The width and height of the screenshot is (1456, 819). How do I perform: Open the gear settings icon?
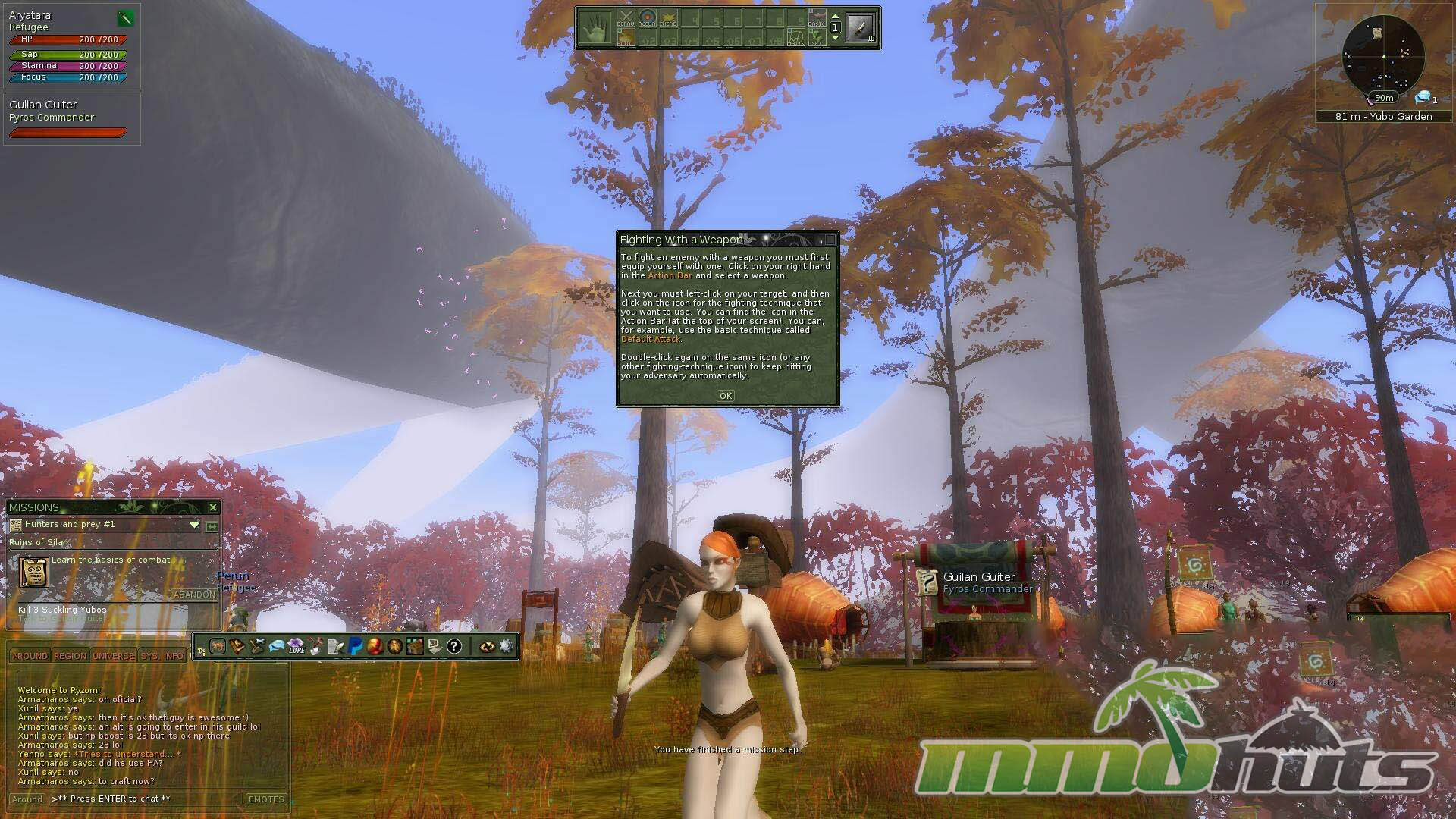click(506, 646)
